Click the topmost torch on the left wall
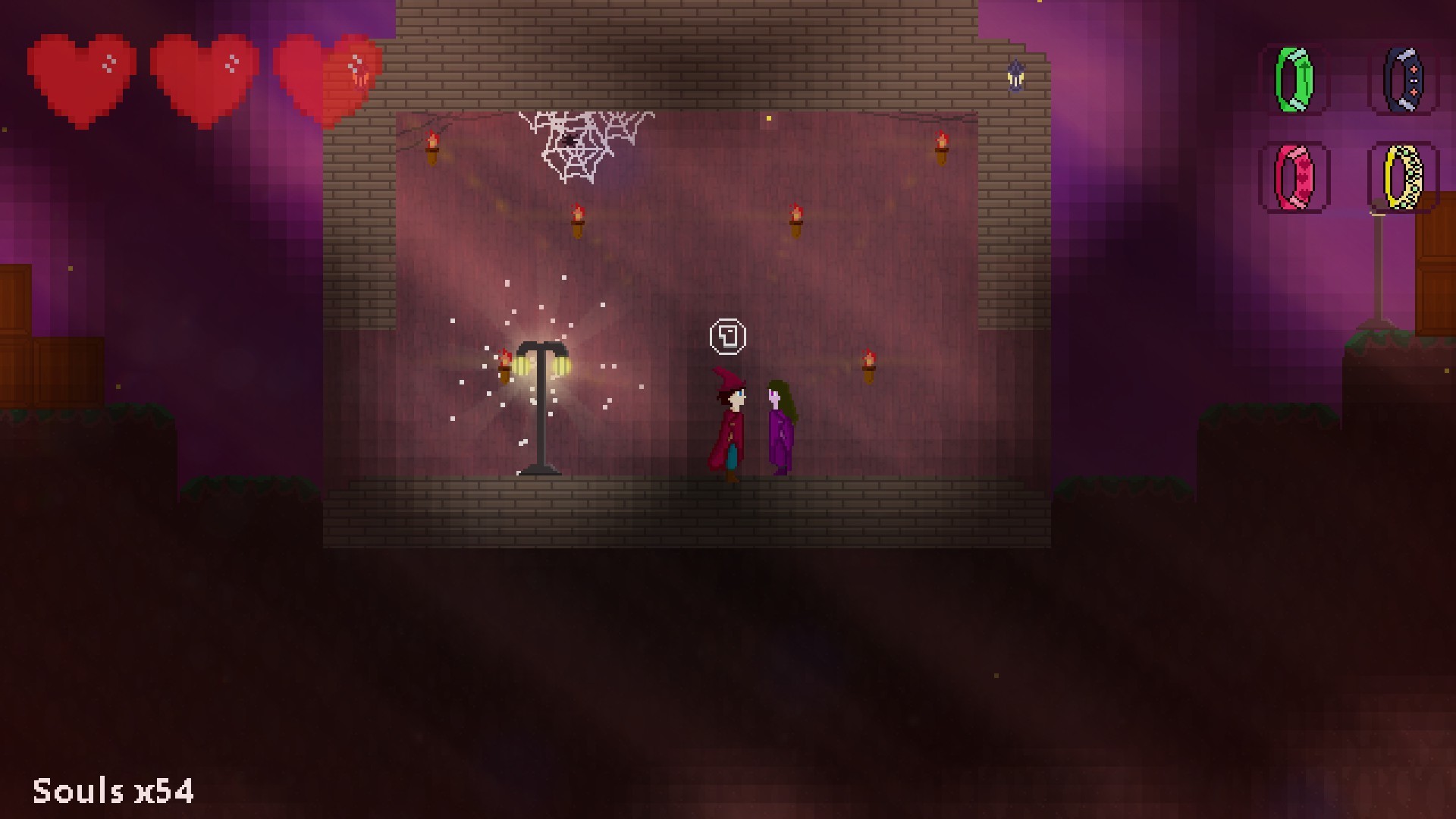 [x=432, y=146]
